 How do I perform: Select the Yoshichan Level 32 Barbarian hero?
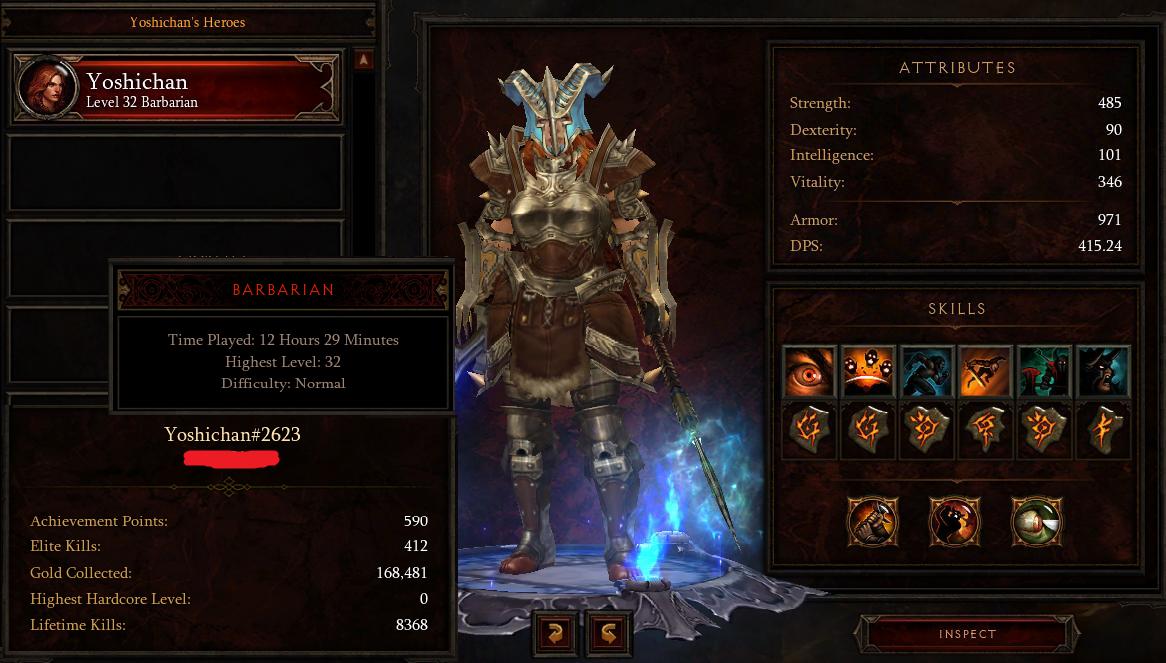pyautogui.click(x=175, y=89)
